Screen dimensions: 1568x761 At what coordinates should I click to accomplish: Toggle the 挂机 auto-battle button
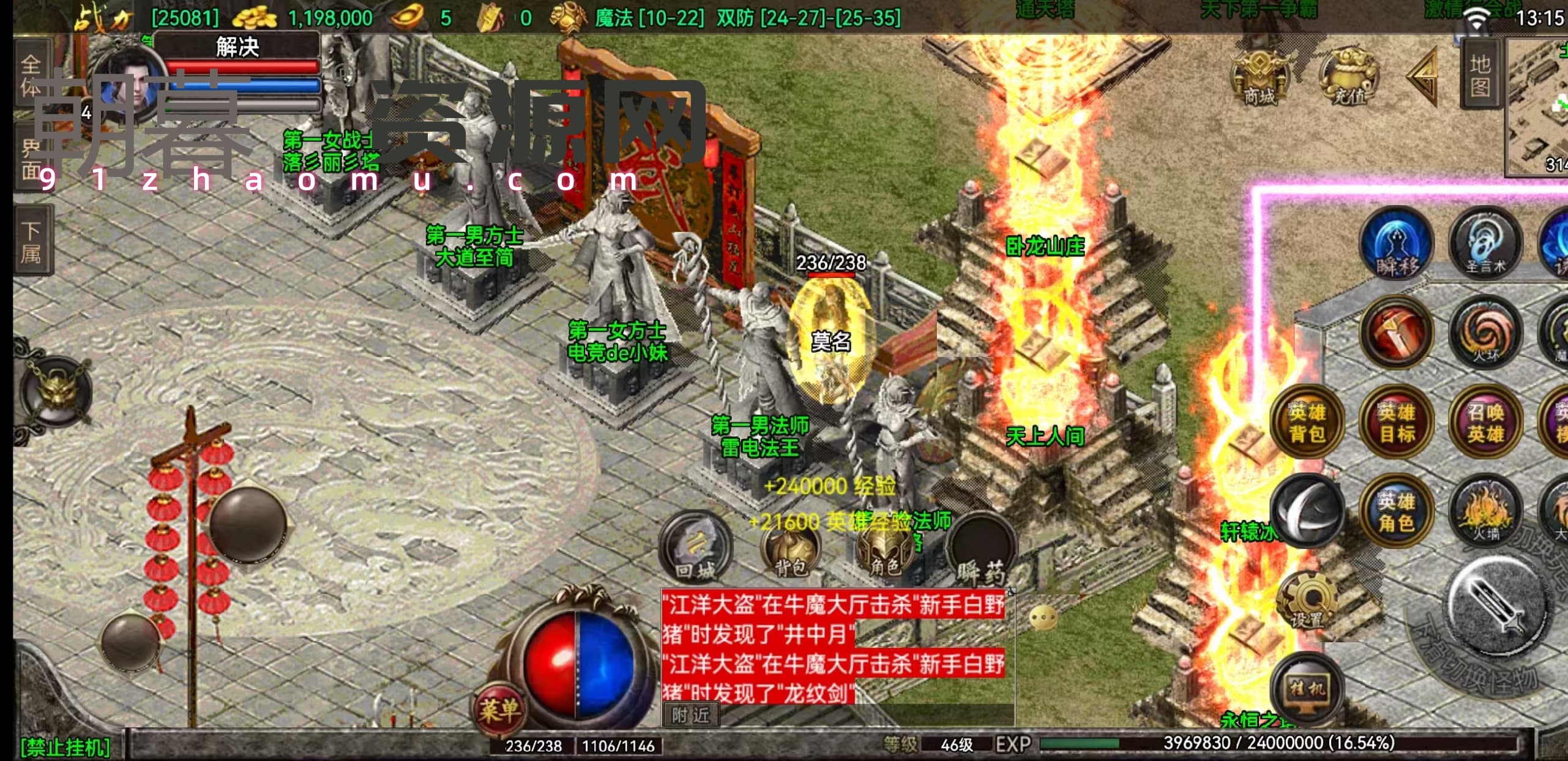pos(1307,689)
